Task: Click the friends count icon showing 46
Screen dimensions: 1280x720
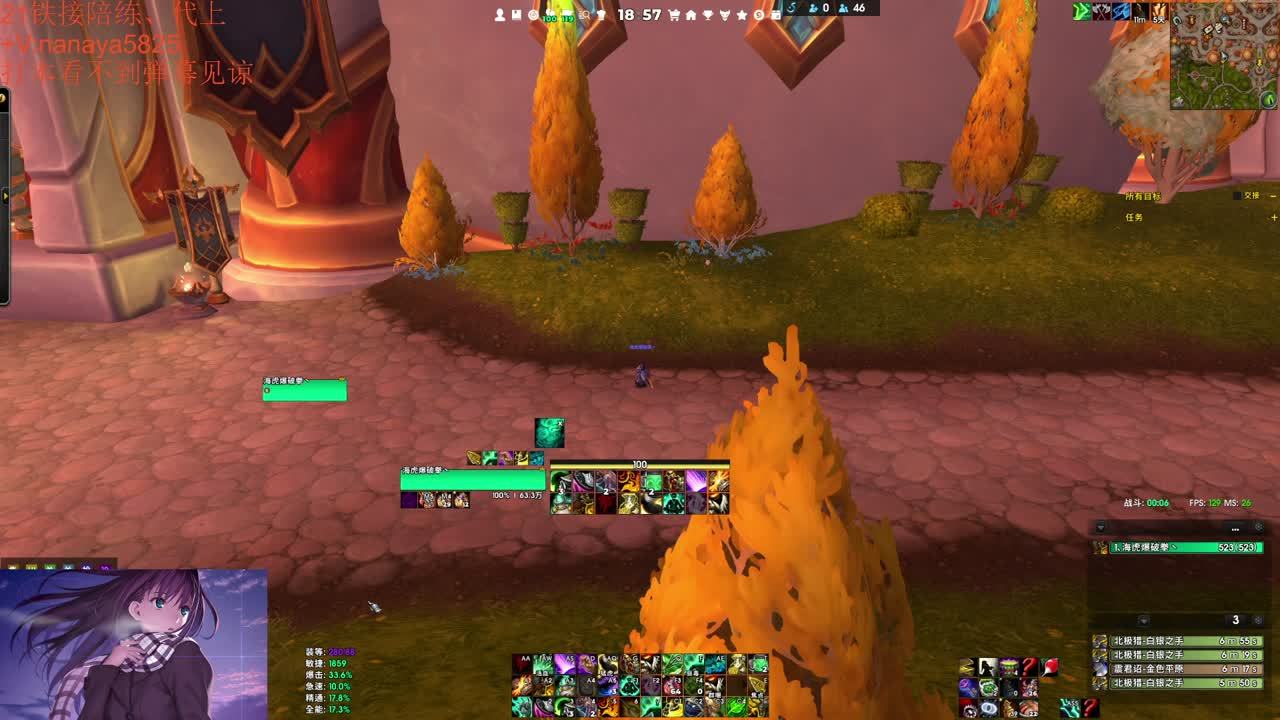Action: click(x=845, y=8)
